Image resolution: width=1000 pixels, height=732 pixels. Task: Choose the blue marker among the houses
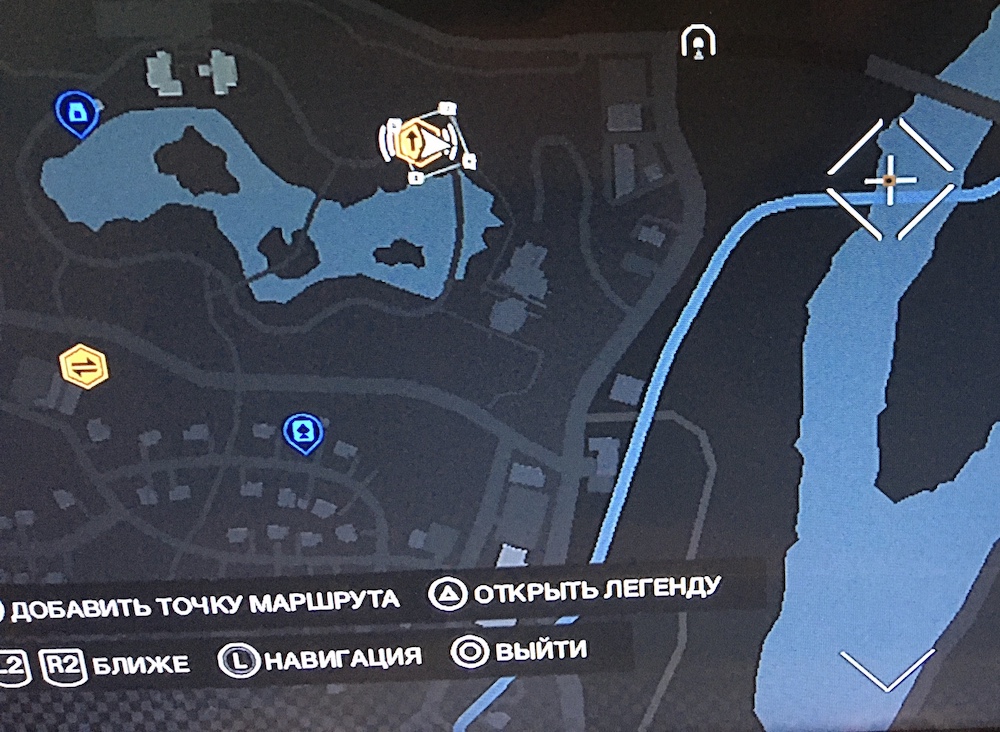(x=301, y=431)
